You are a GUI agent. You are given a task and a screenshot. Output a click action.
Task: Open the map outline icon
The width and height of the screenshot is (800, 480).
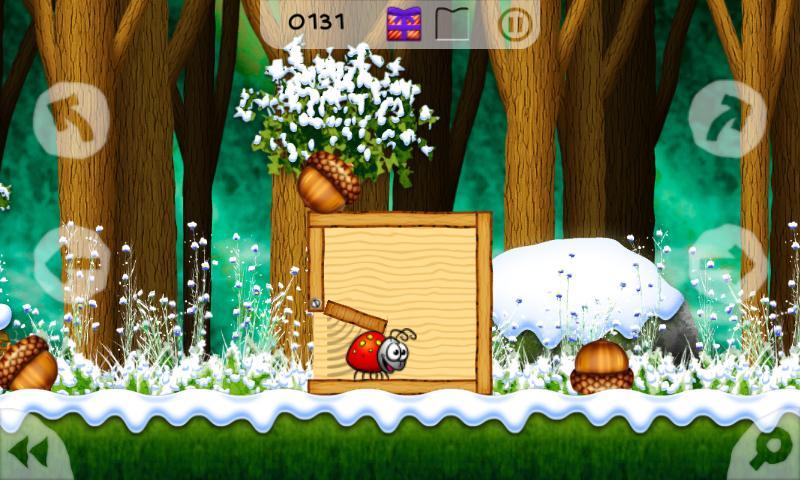point(452,23)
